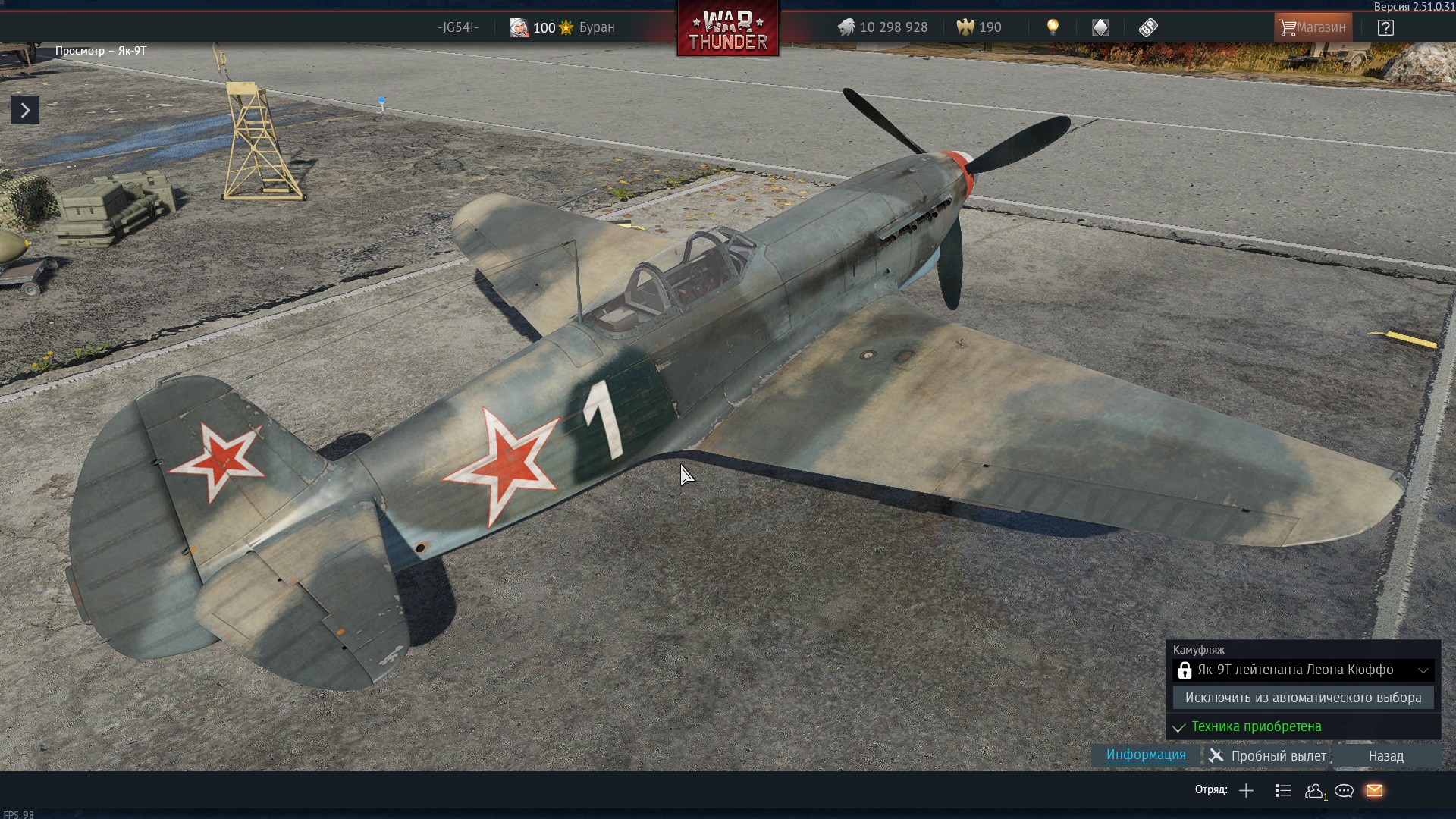Click the question mark help icon

1385,28
